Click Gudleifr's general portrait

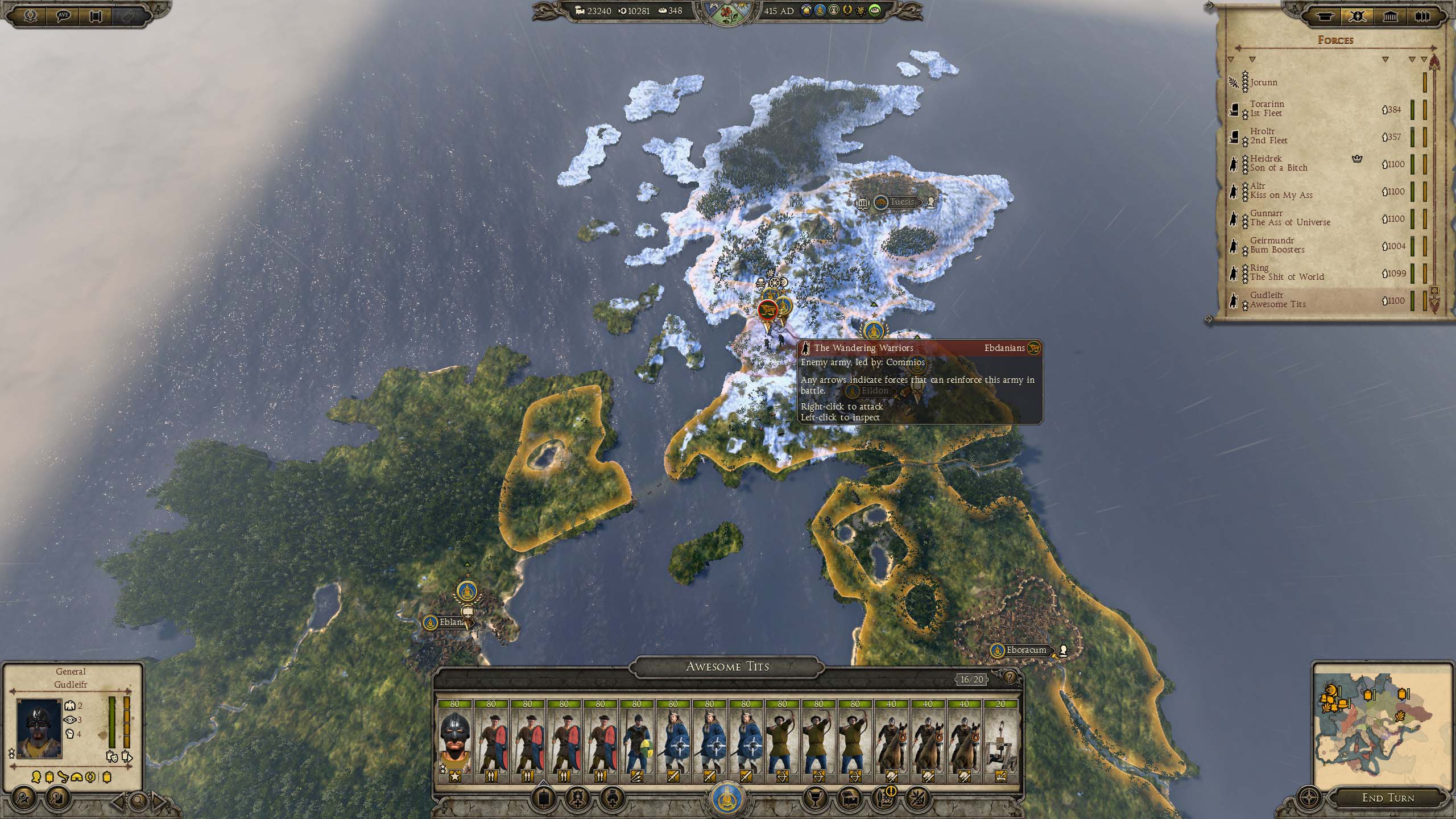(39, 729)
